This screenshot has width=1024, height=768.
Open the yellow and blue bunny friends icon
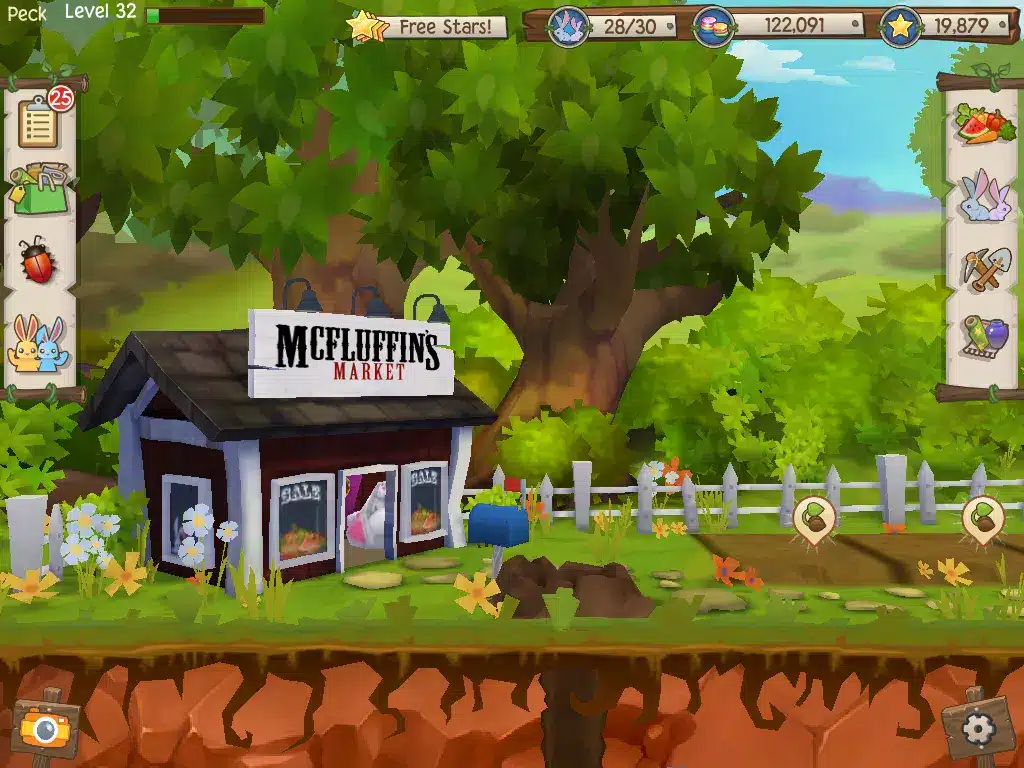(38, 343)
